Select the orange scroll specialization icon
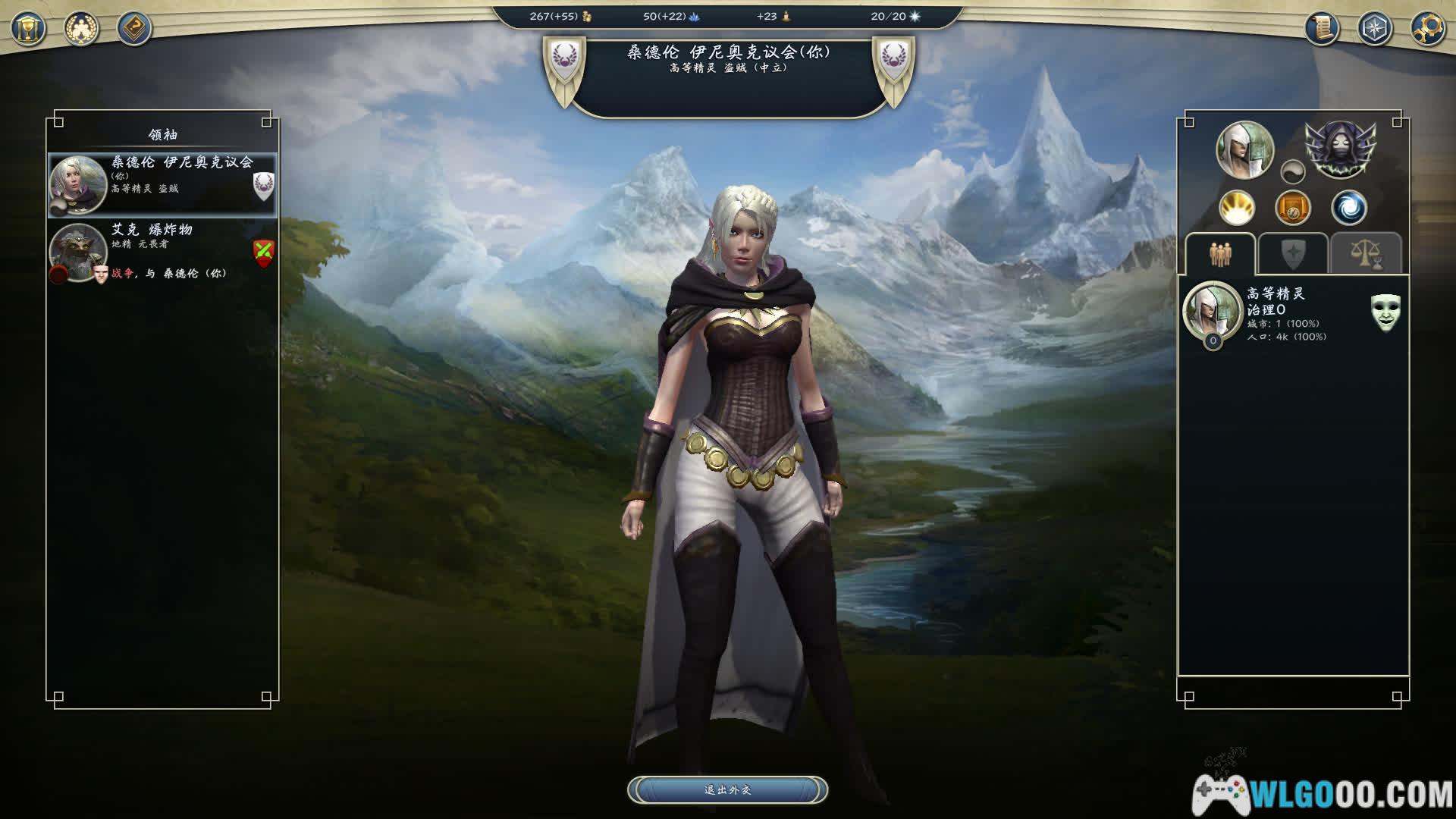 click(x=1293, y=208)
